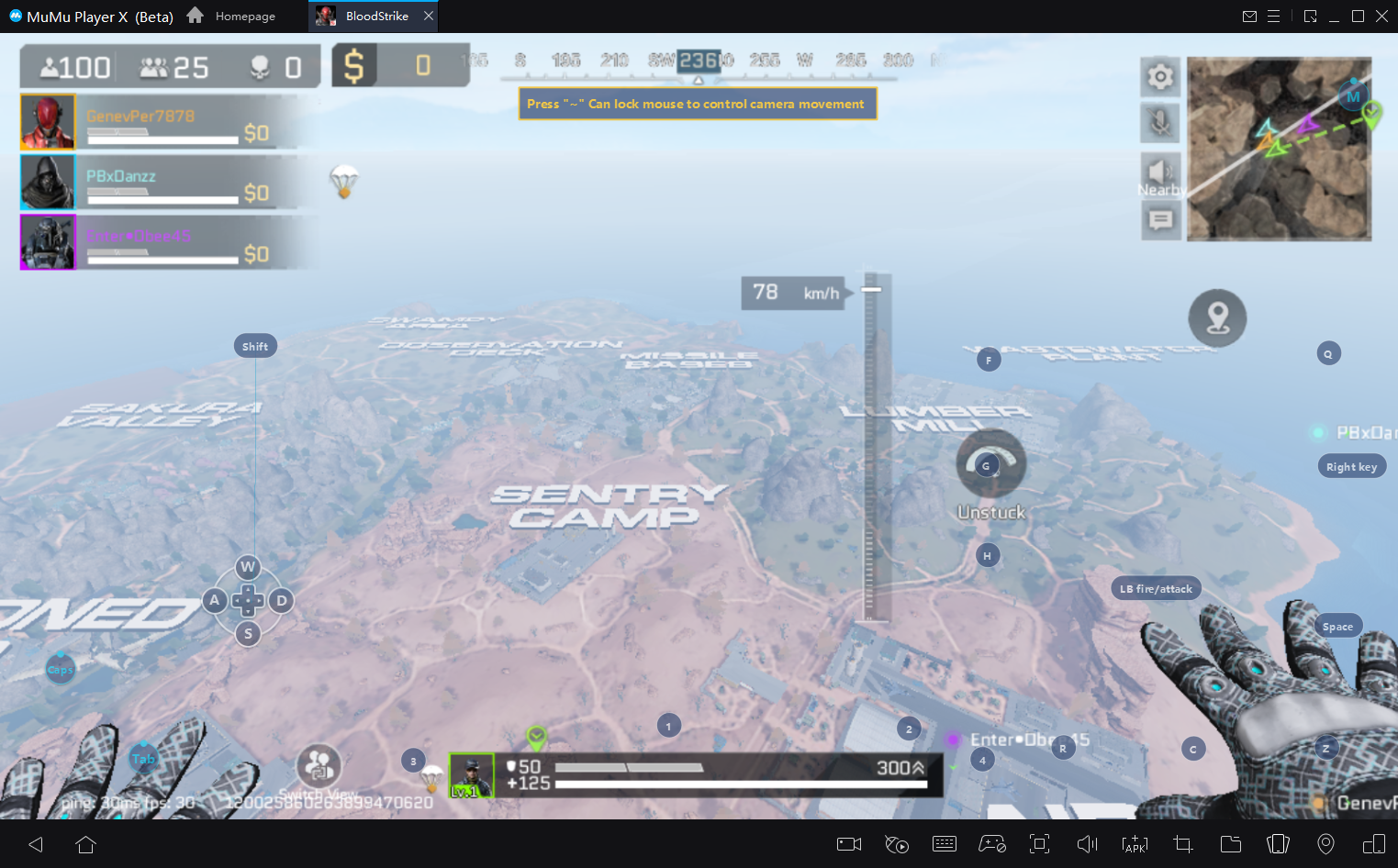Tap the parachute icon near teammate list
The image size is (1398, 868).
(x=344, y=181)
